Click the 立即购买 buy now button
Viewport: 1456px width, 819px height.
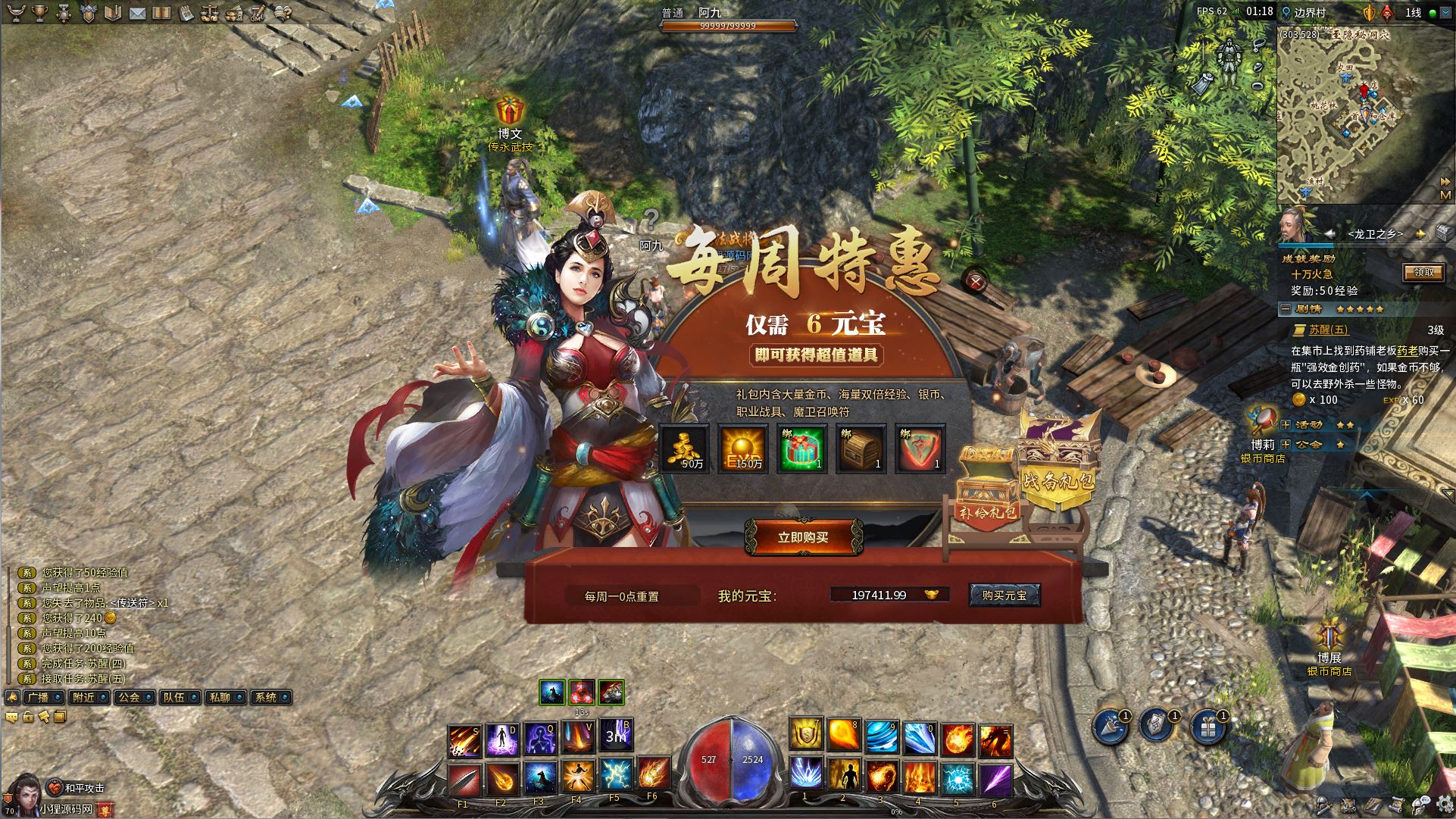(803, 537)
